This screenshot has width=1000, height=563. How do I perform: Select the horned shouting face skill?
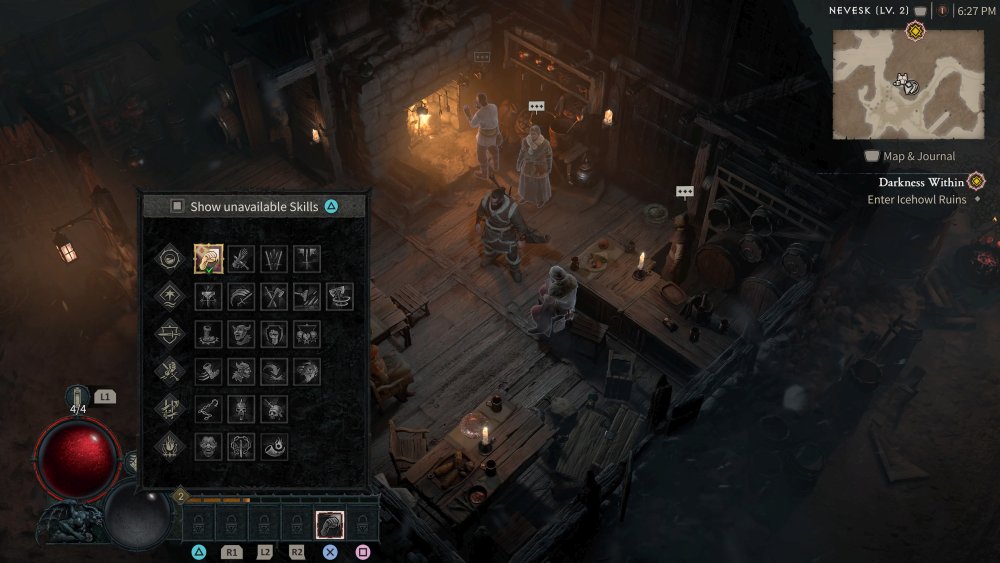click(x=241, y=333)
